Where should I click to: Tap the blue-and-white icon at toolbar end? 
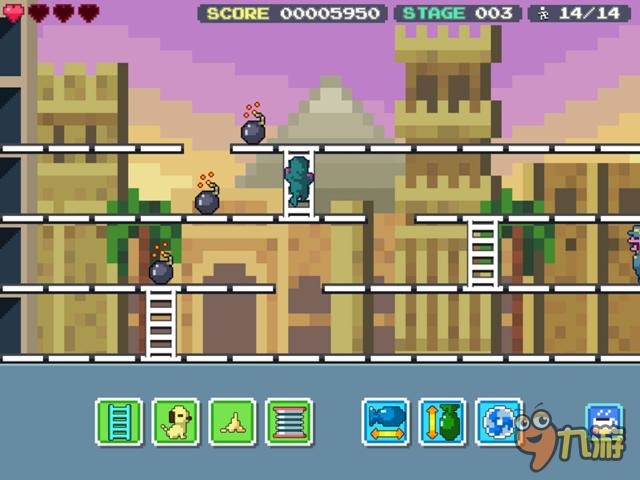[x=605, y=420]
